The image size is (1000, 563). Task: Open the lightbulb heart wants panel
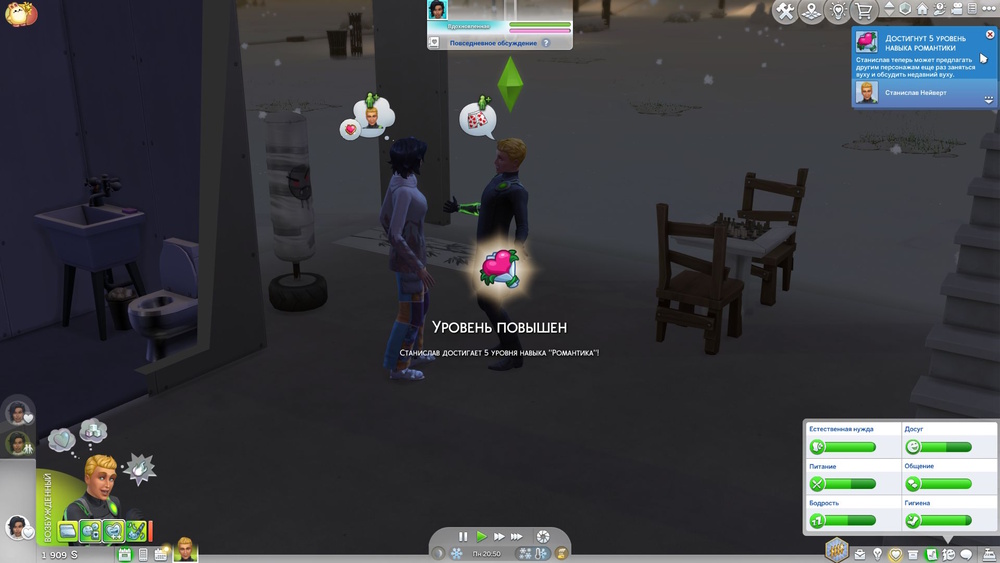[x=838, y=11]
